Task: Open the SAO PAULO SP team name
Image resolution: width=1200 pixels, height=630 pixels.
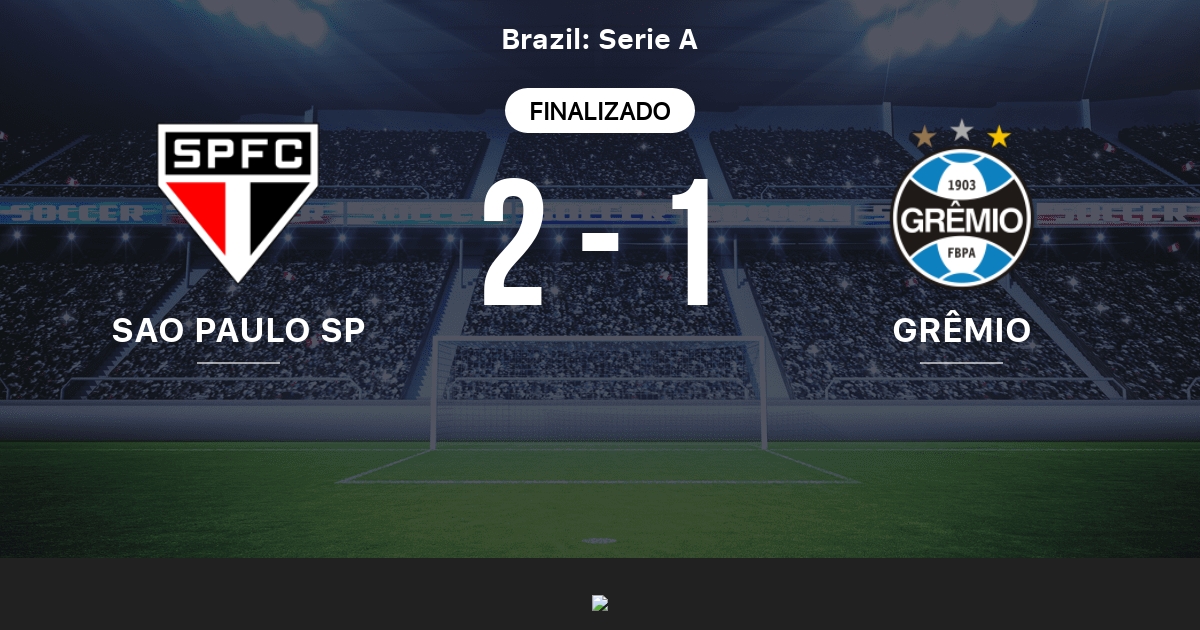Action: coord(238,330)
